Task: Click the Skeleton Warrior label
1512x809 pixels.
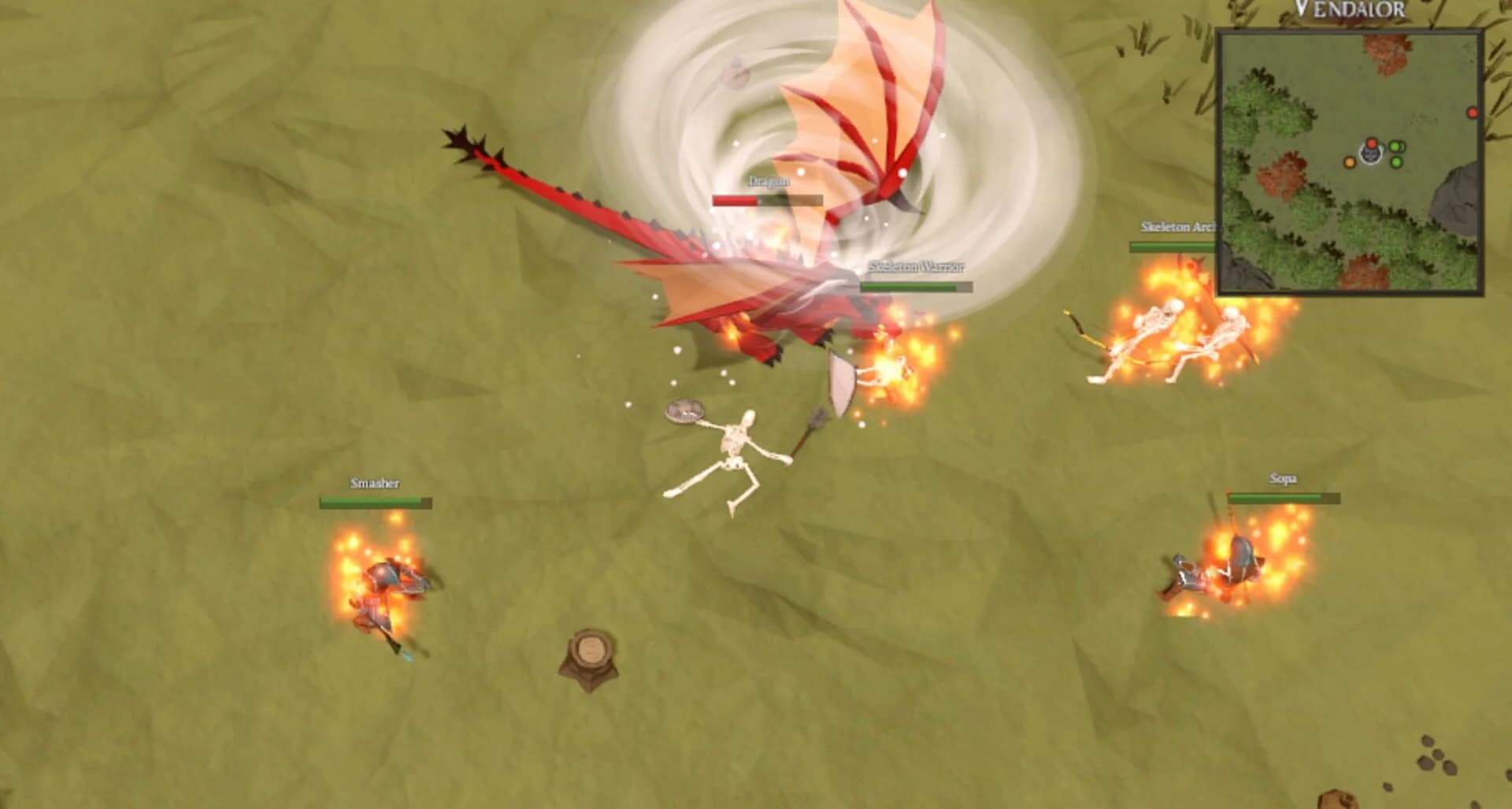Action: click(917, 266)
